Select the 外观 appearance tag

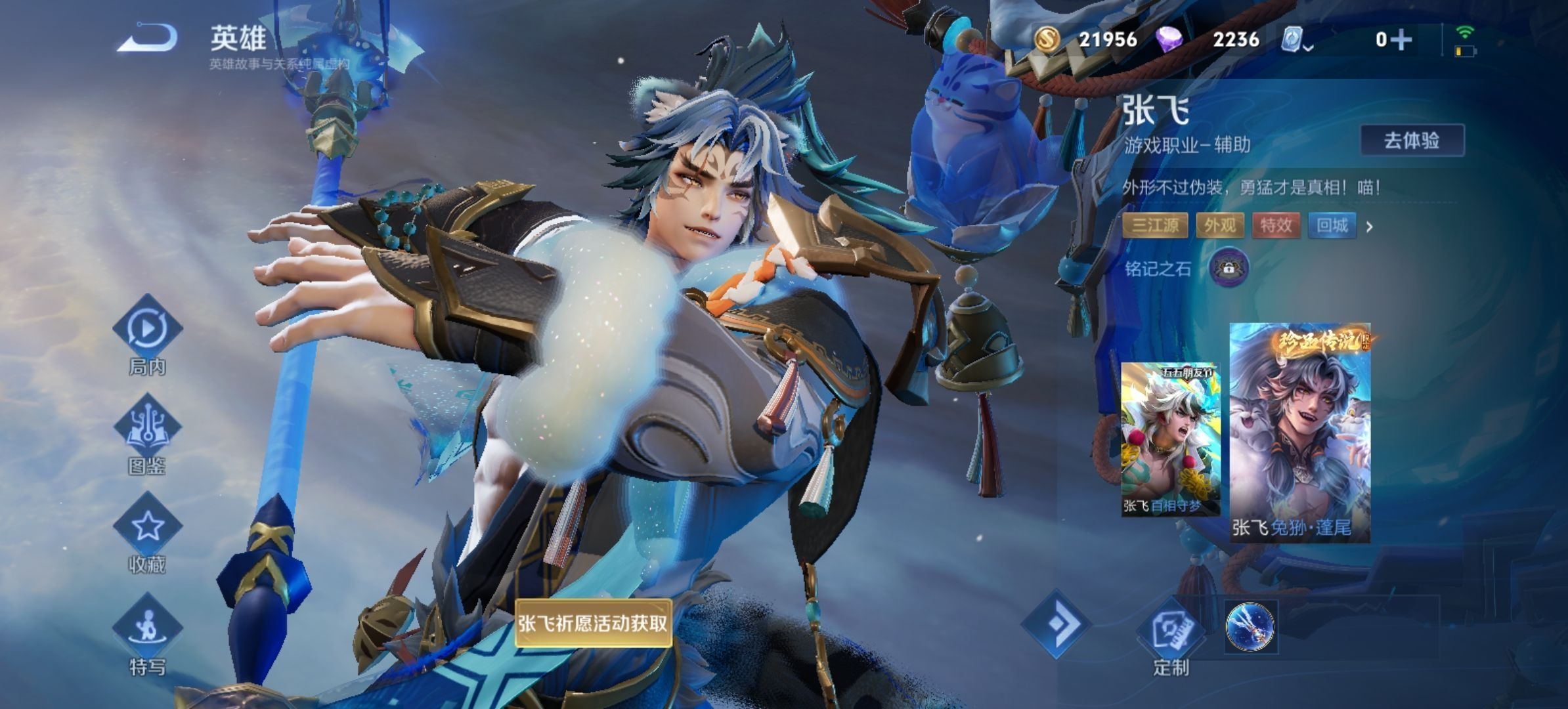click(1220, 226)
